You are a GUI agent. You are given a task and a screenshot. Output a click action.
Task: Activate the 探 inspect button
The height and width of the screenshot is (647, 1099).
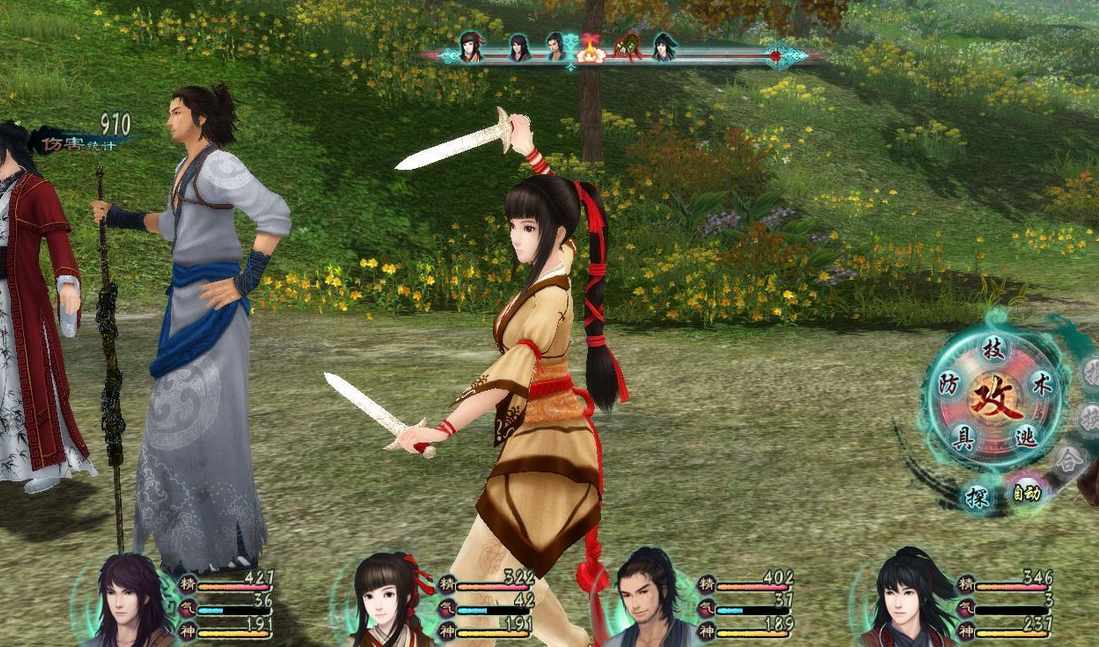click(977, 496)
